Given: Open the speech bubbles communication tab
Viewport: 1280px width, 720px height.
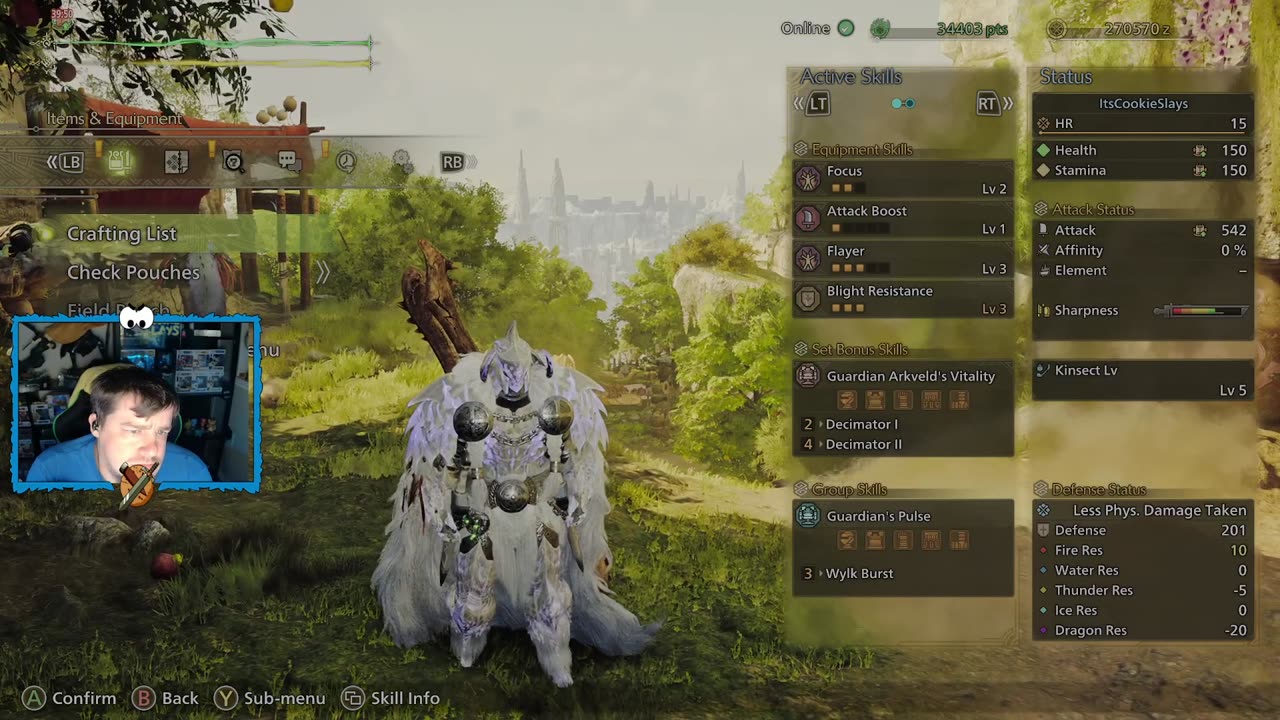Looking at the screenshot, I should 289,162.
